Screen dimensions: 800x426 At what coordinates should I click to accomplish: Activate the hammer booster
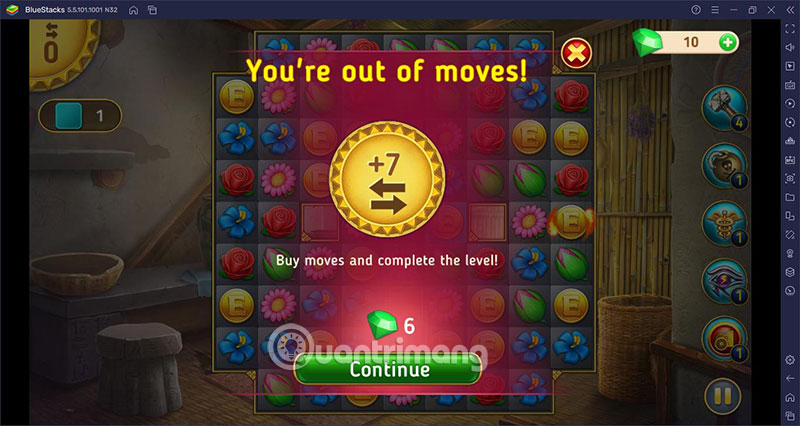(x=720, y=105)
